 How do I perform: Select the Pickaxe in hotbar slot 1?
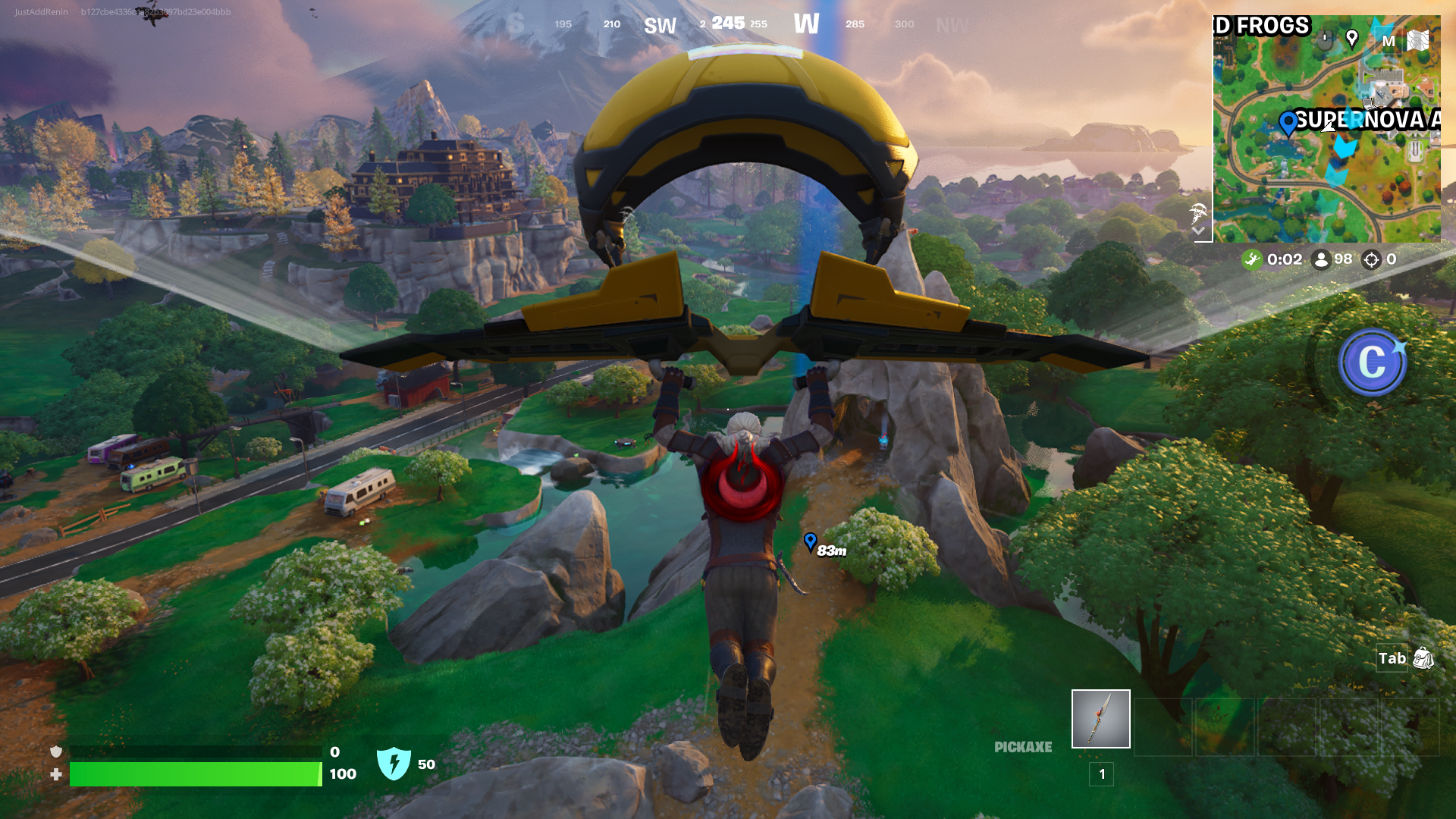coord(1100,718)
